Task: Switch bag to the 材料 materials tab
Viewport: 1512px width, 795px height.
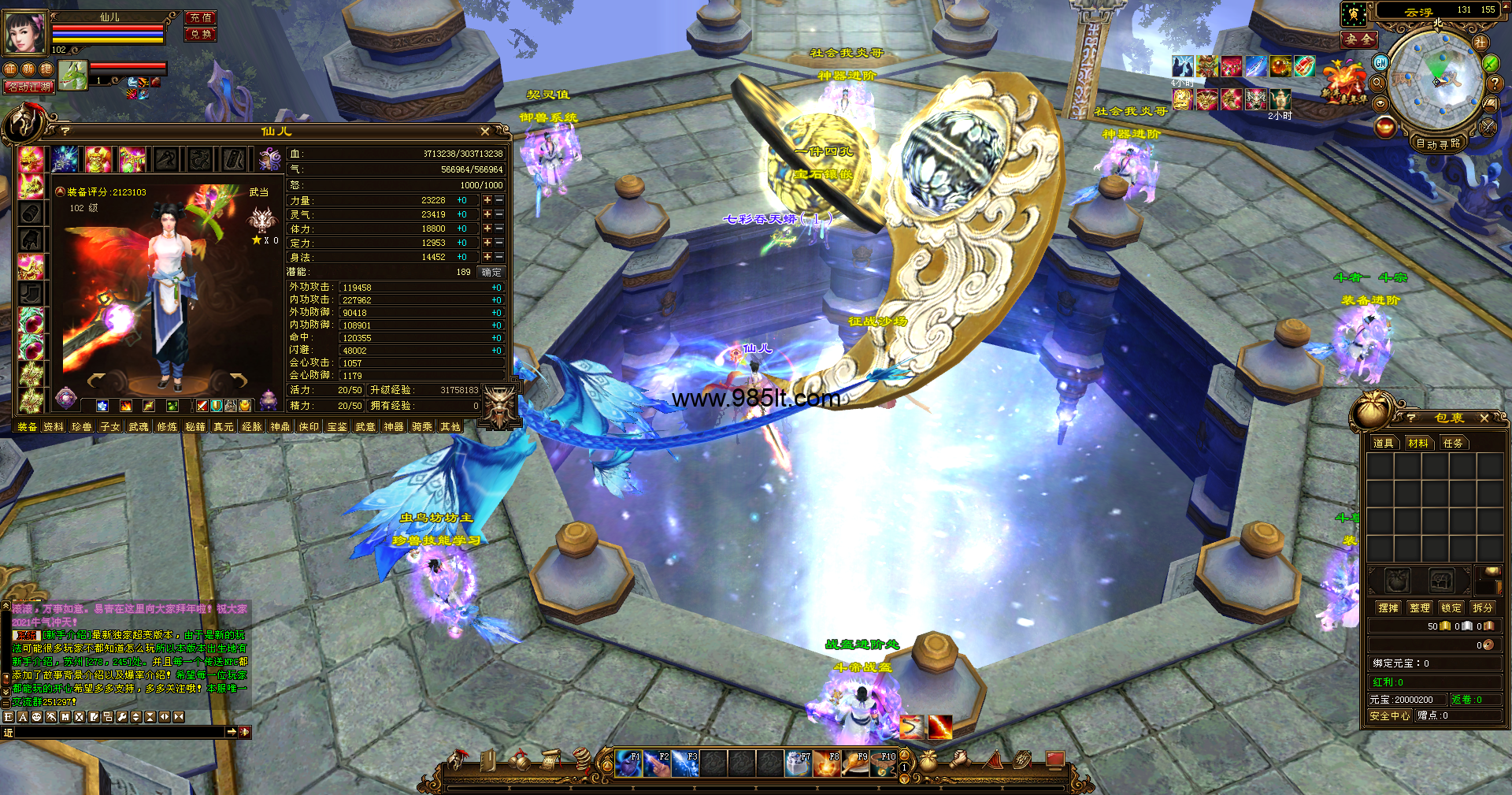Action: [1418, 444]
